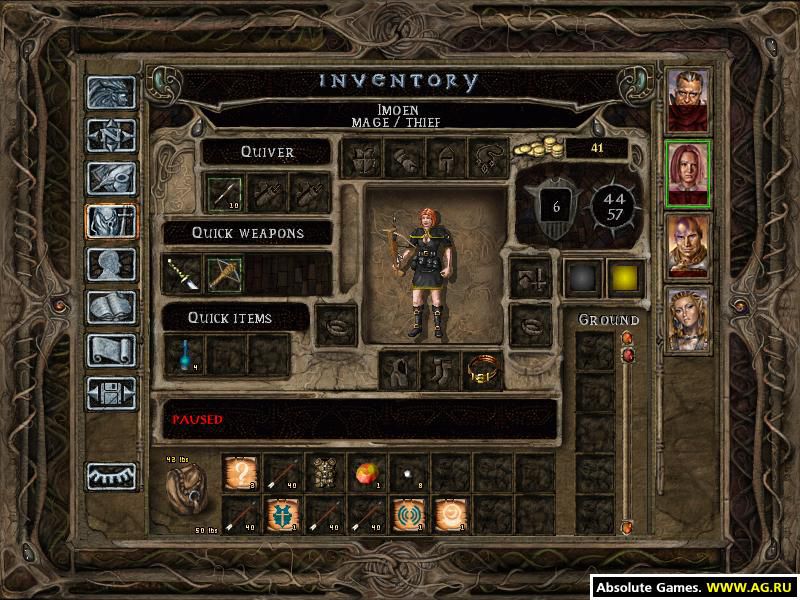Viewport: 800px width, 600px height.
Task: Pick the question-mark scroll in the backpack
Action: coord(241,472)
